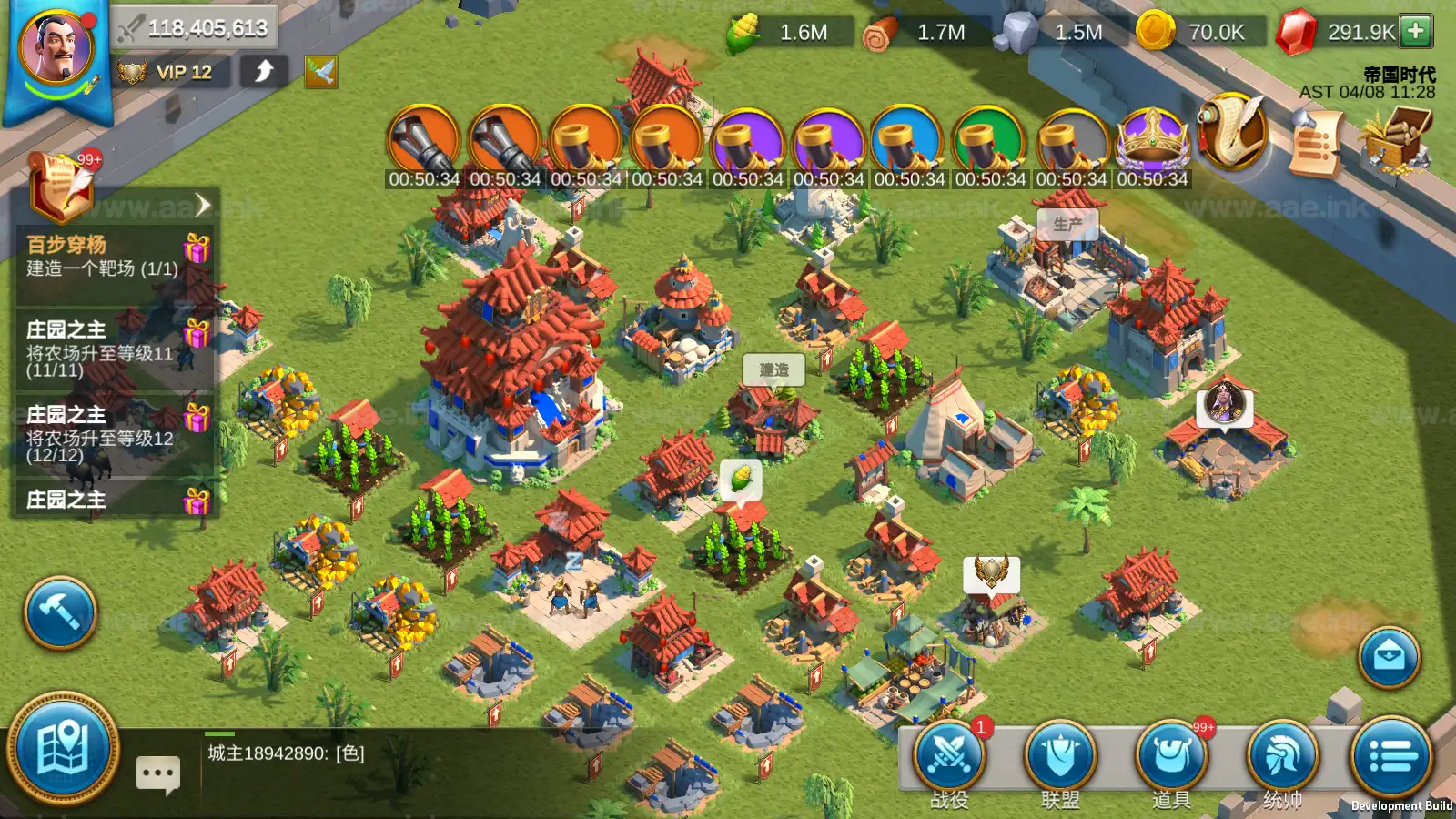Open the hammer build menu
The height and width of the screenshot is (819, 1456).
[x=60, y=612]
